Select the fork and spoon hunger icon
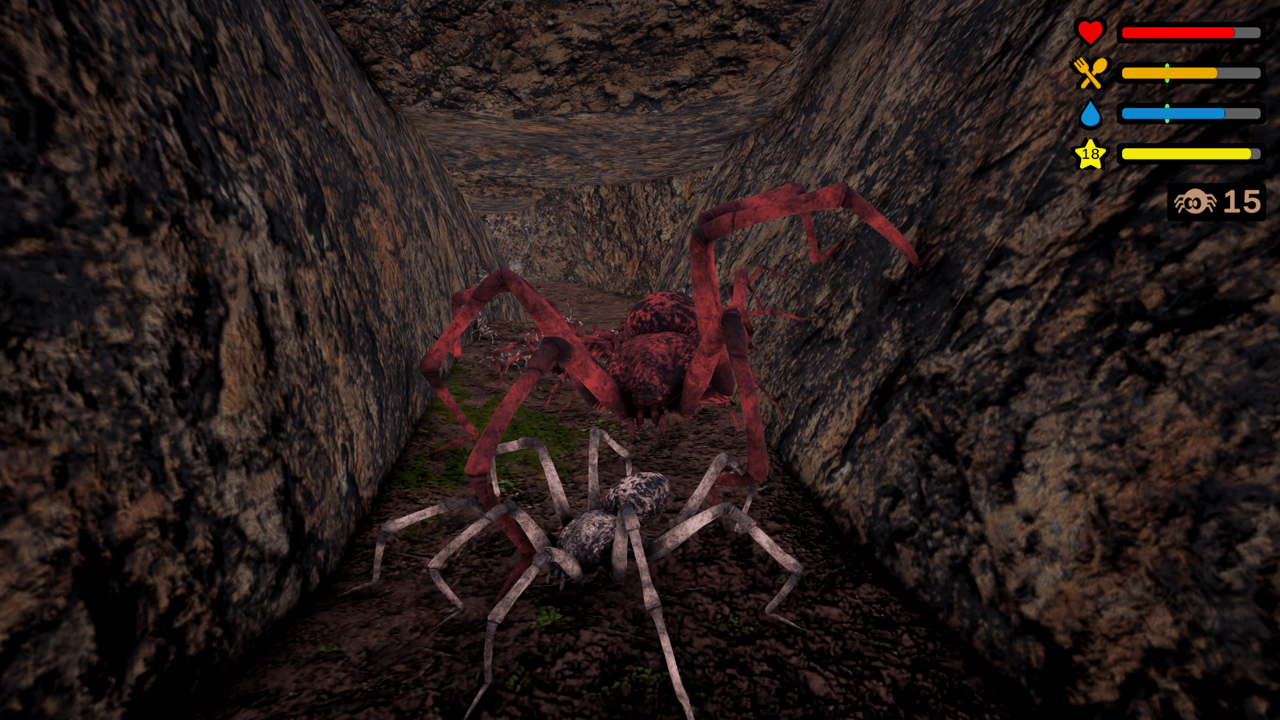Screen dimensions: 1280x720 (x=1091, y=70)
